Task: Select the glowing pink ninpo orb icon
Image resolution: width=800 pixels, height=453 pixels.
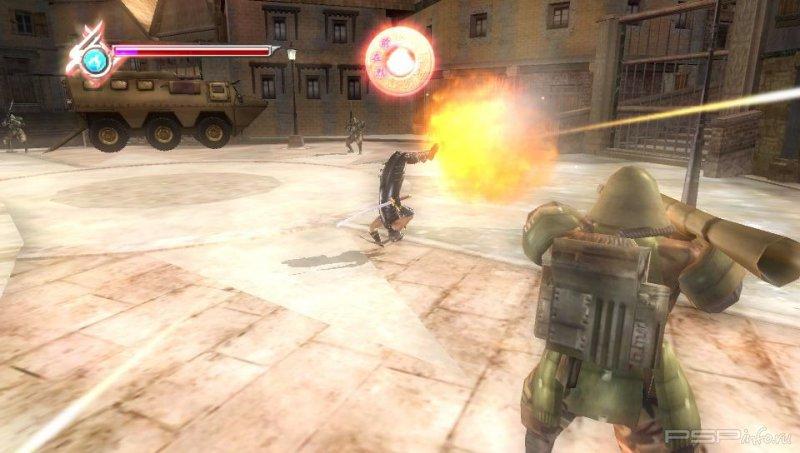Action: pos(399,62)
